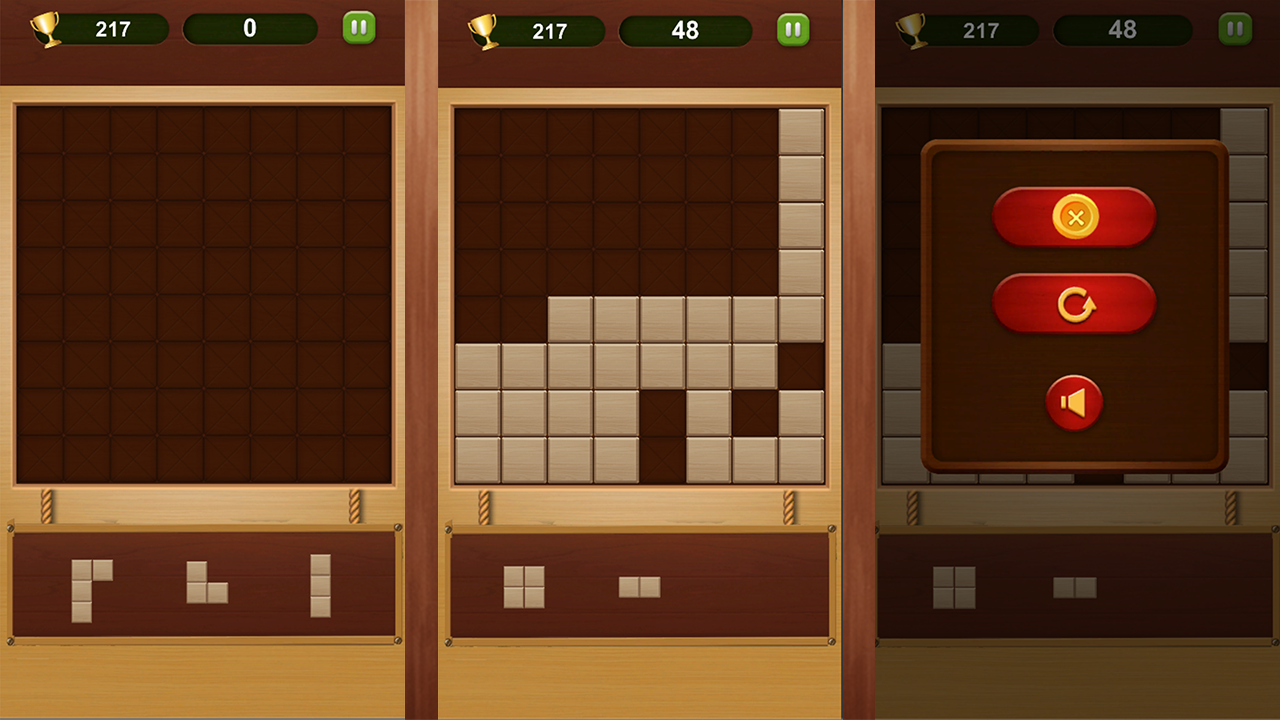Click the circular restart arrow icon
Viewport: 1280px width, 720px height.
click(1074, 304)
